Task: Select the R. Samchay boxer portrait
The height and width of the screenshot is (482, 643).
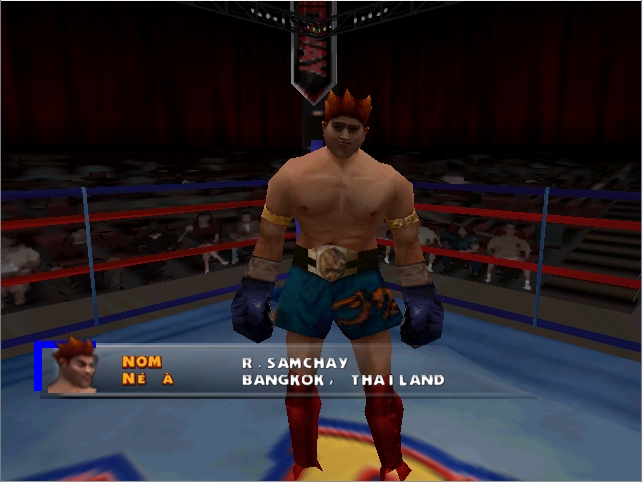Action: tap(73, 366)
